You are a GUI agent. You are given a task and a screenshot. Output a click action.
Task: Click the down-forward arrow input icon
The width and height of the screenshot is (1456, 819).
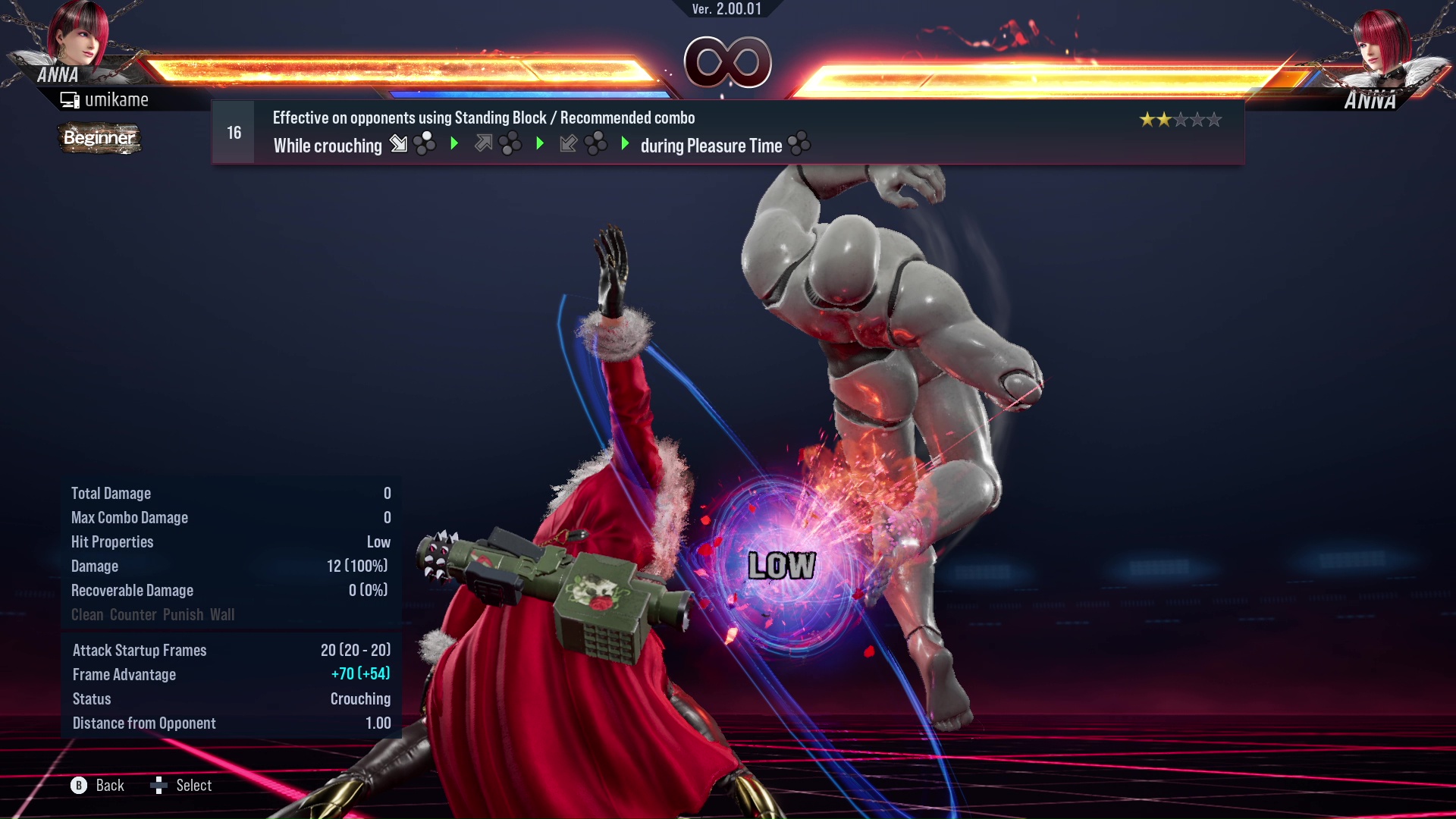pos(397,144)
